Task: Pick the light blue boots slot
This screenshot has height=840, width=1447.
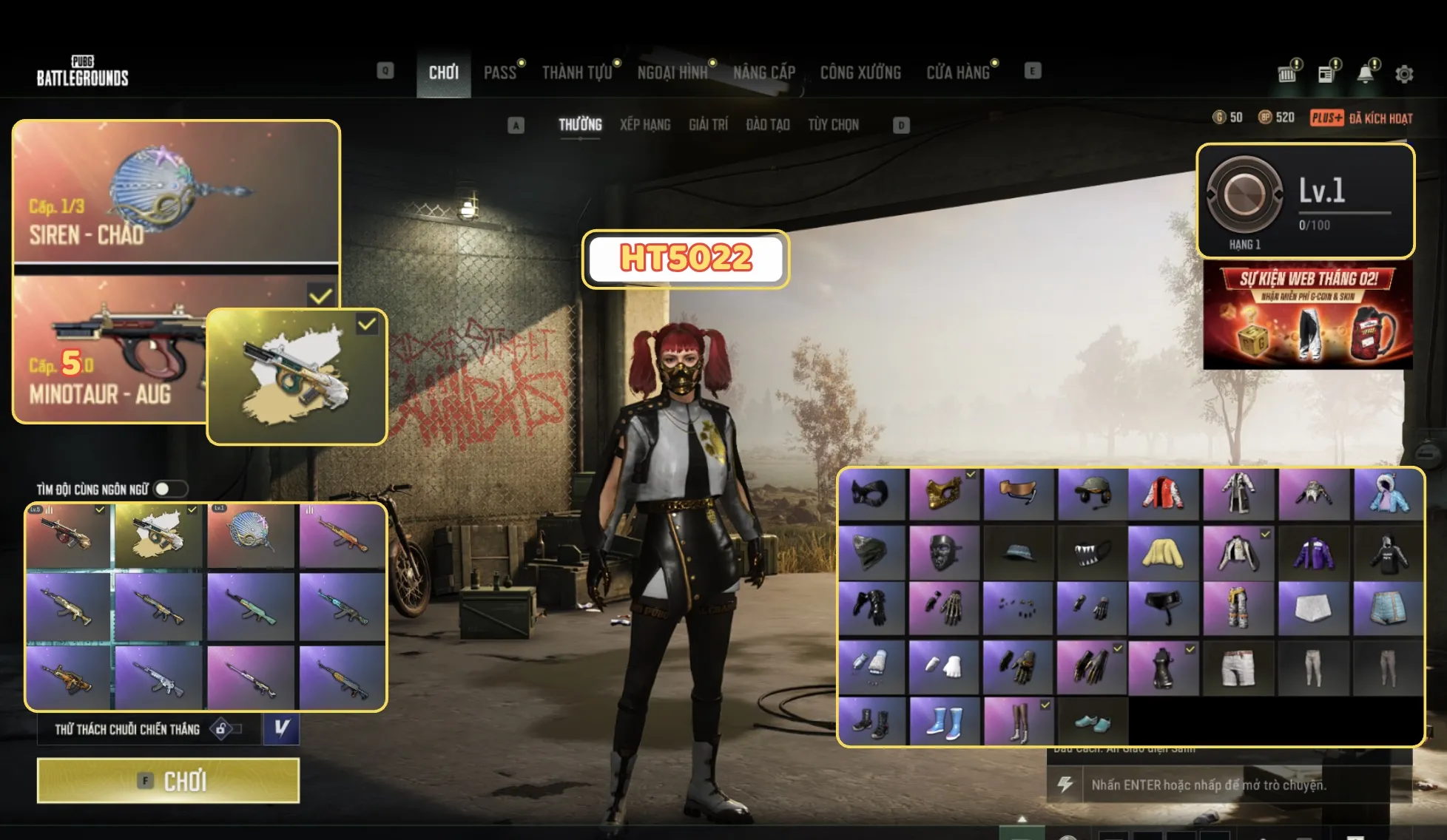Action: click(x=943, y=721)
